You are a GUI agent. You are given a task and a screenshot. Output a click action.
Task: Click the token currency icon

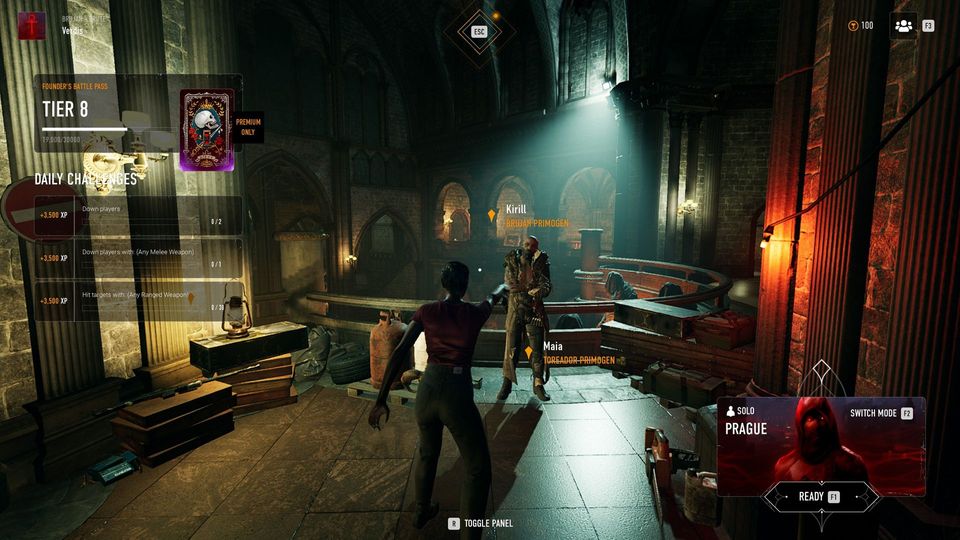click(x=852, y=25)
